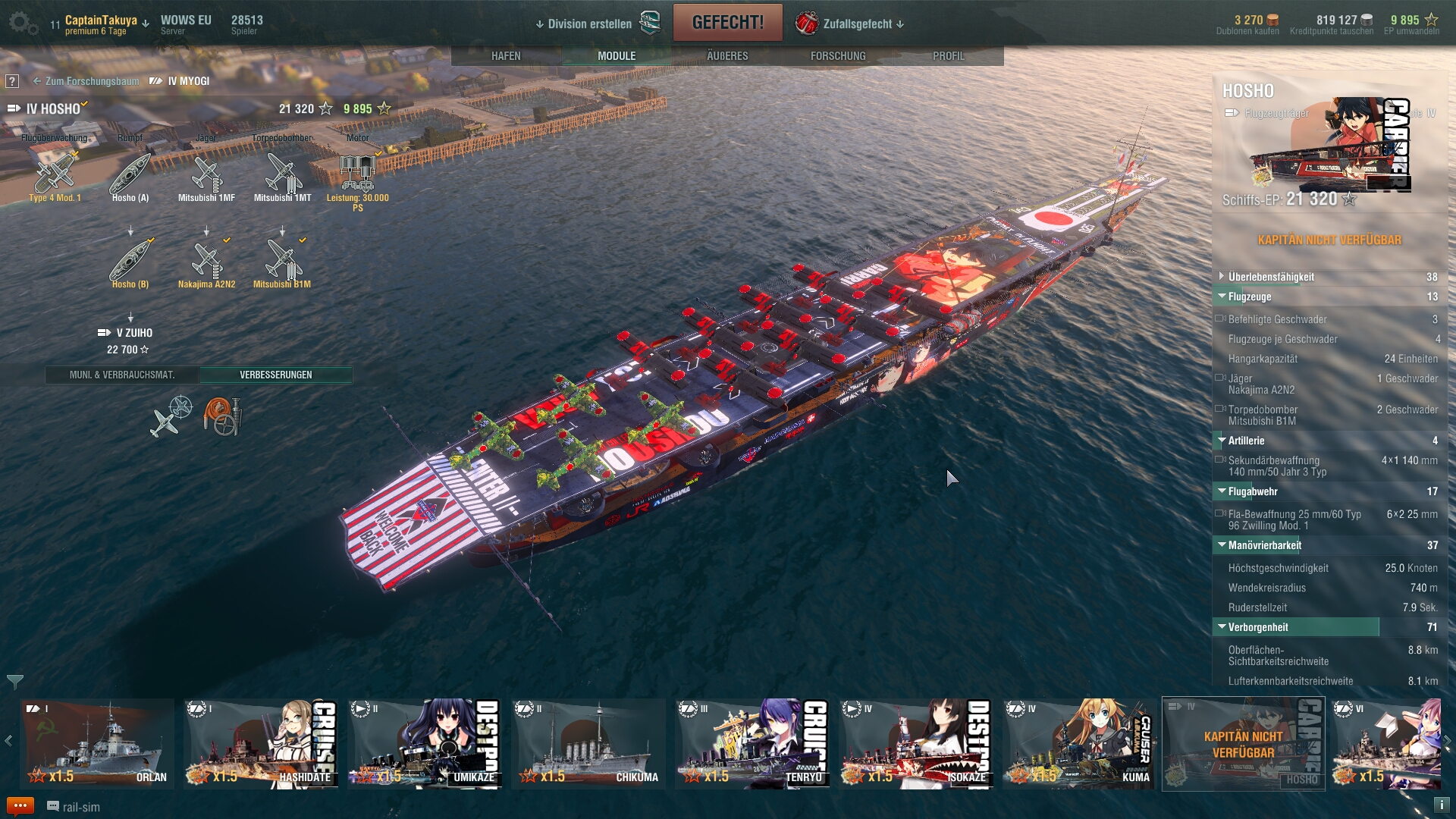Choose the Orlan ship thumbnail

click(96, 744)
